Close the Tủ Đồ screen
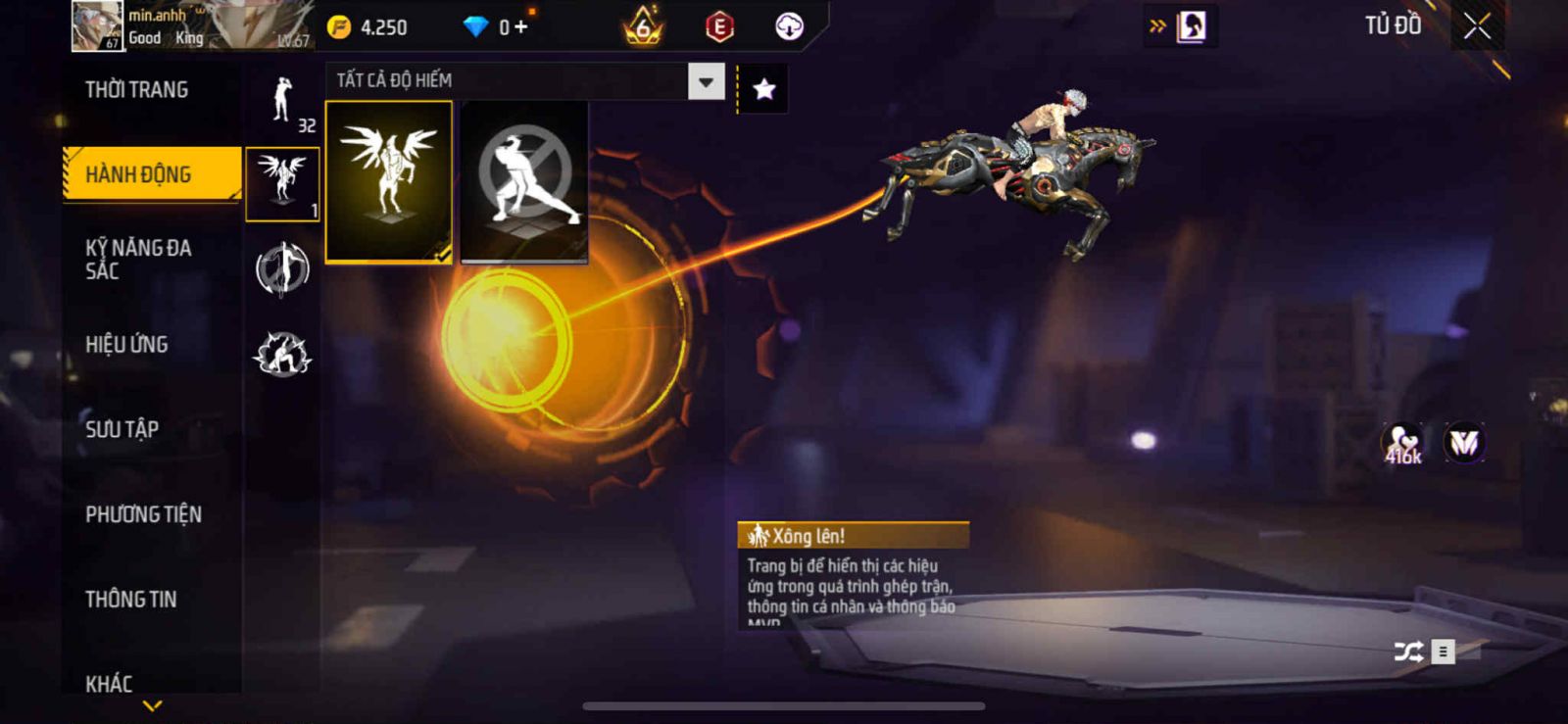This screenshot has width=1568, height=724. (1477, 26)
